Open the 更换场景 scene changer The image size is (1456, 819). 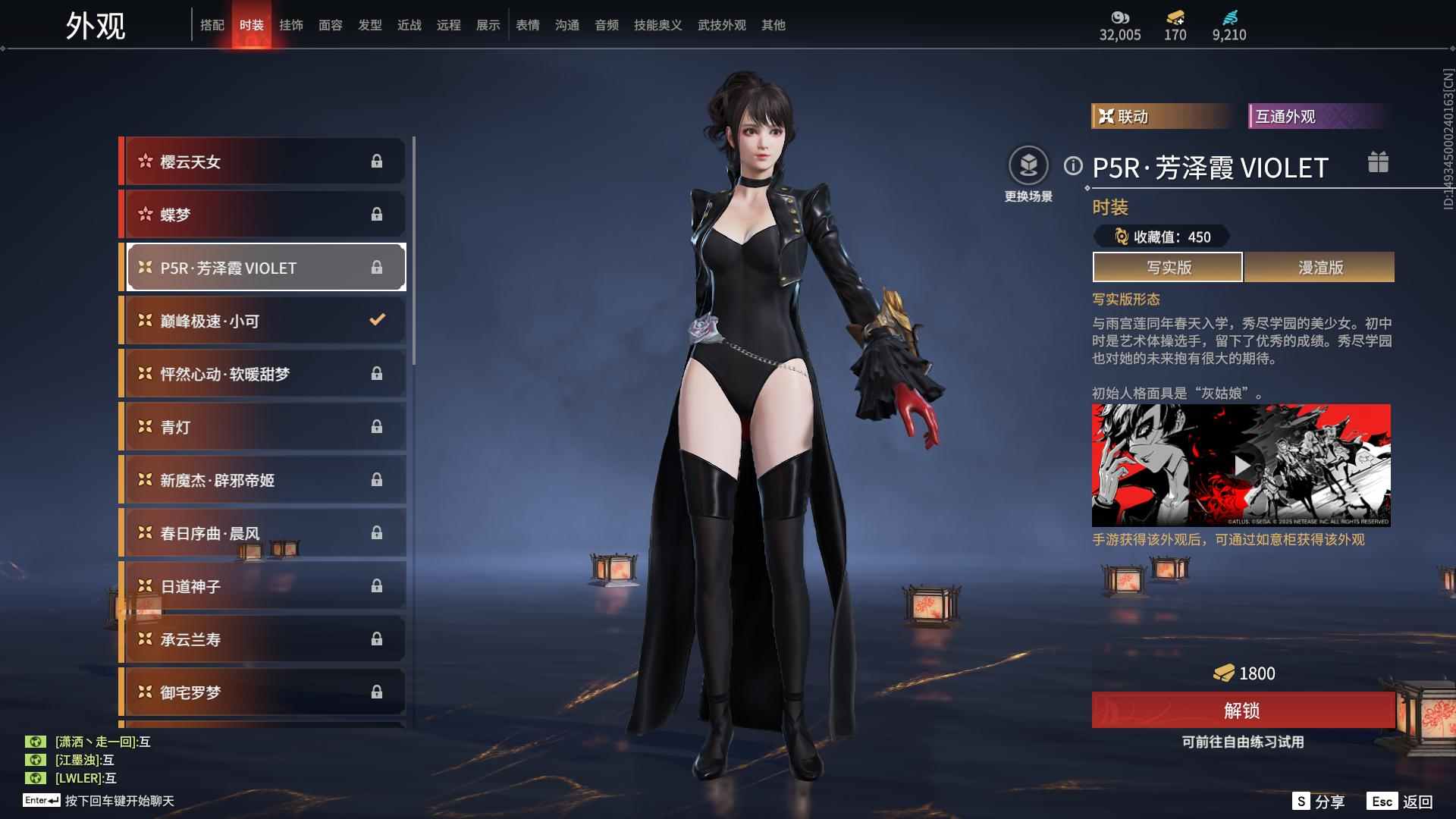1028,167
